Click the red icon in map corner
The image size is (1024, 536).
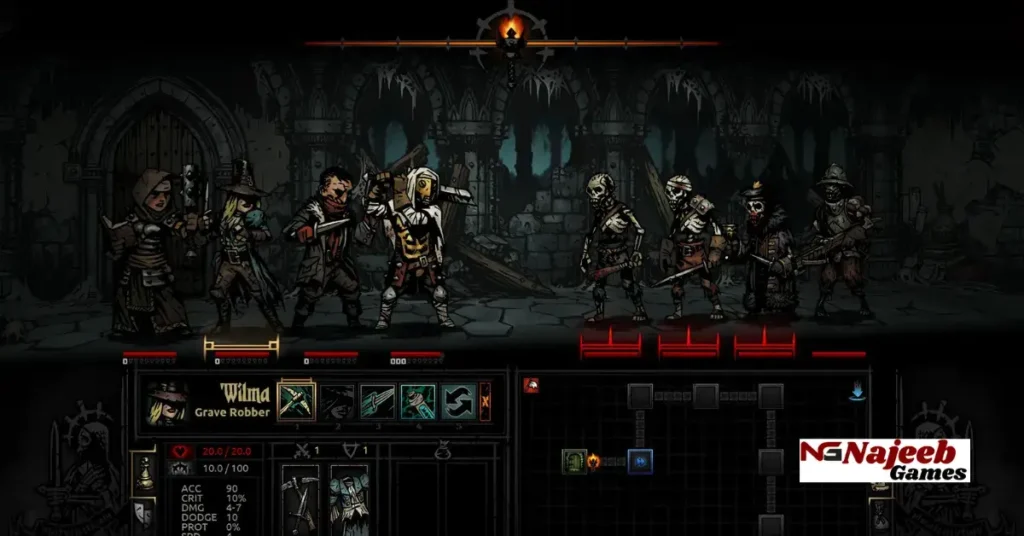(532, 385)
